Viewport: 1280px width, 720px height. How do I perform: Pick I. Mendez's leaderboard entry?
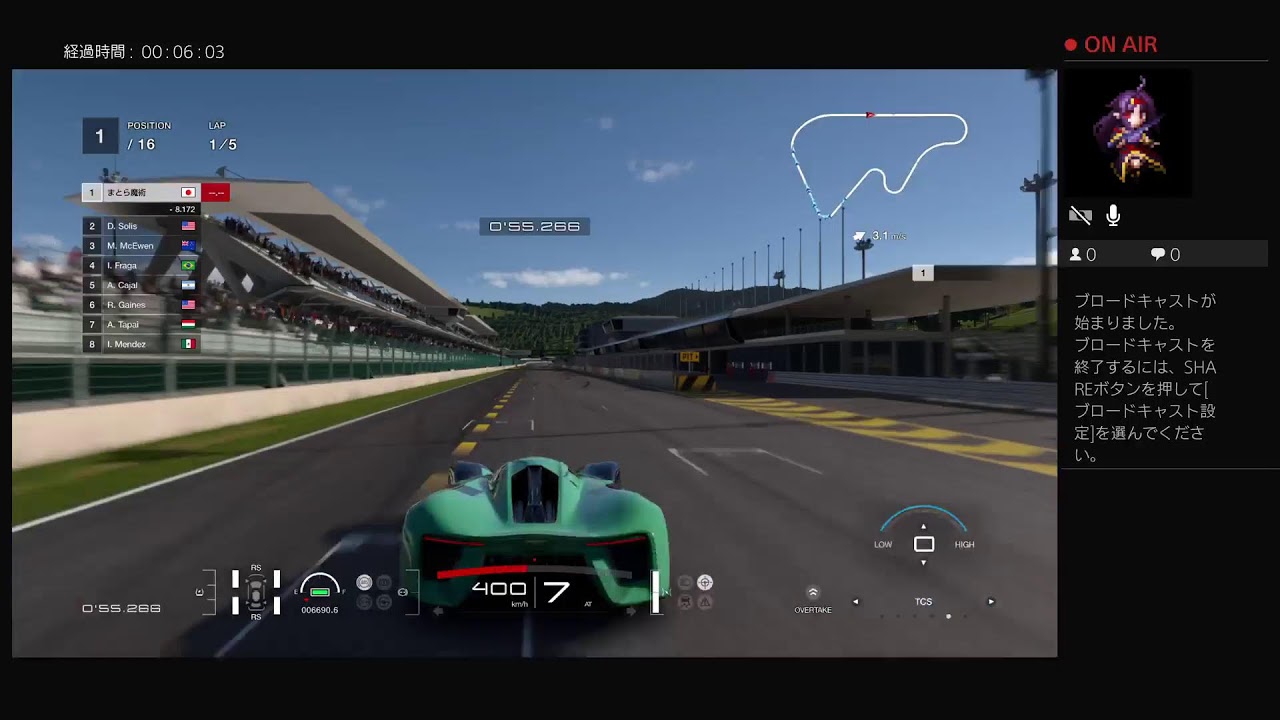tap(140, 344)
